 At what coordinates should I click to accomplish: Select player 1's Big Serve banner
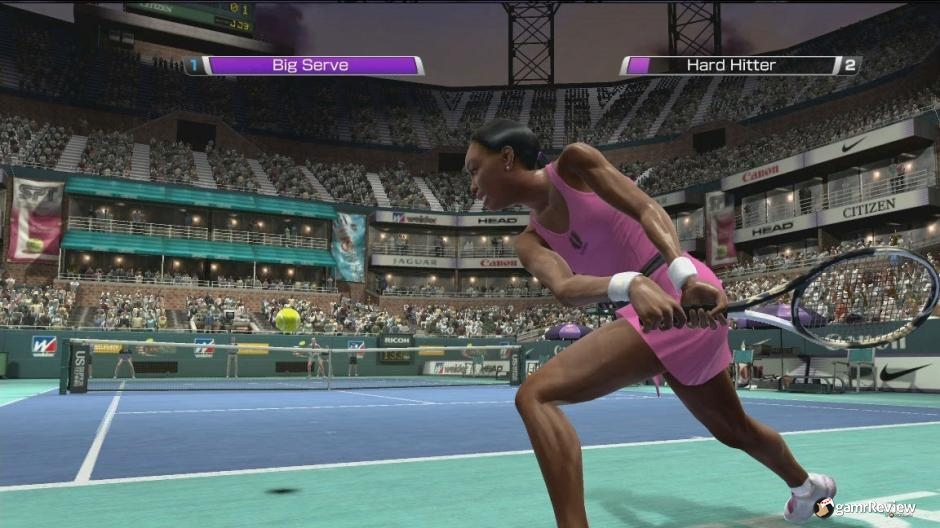pyautogui.click(x=310, y=66)
